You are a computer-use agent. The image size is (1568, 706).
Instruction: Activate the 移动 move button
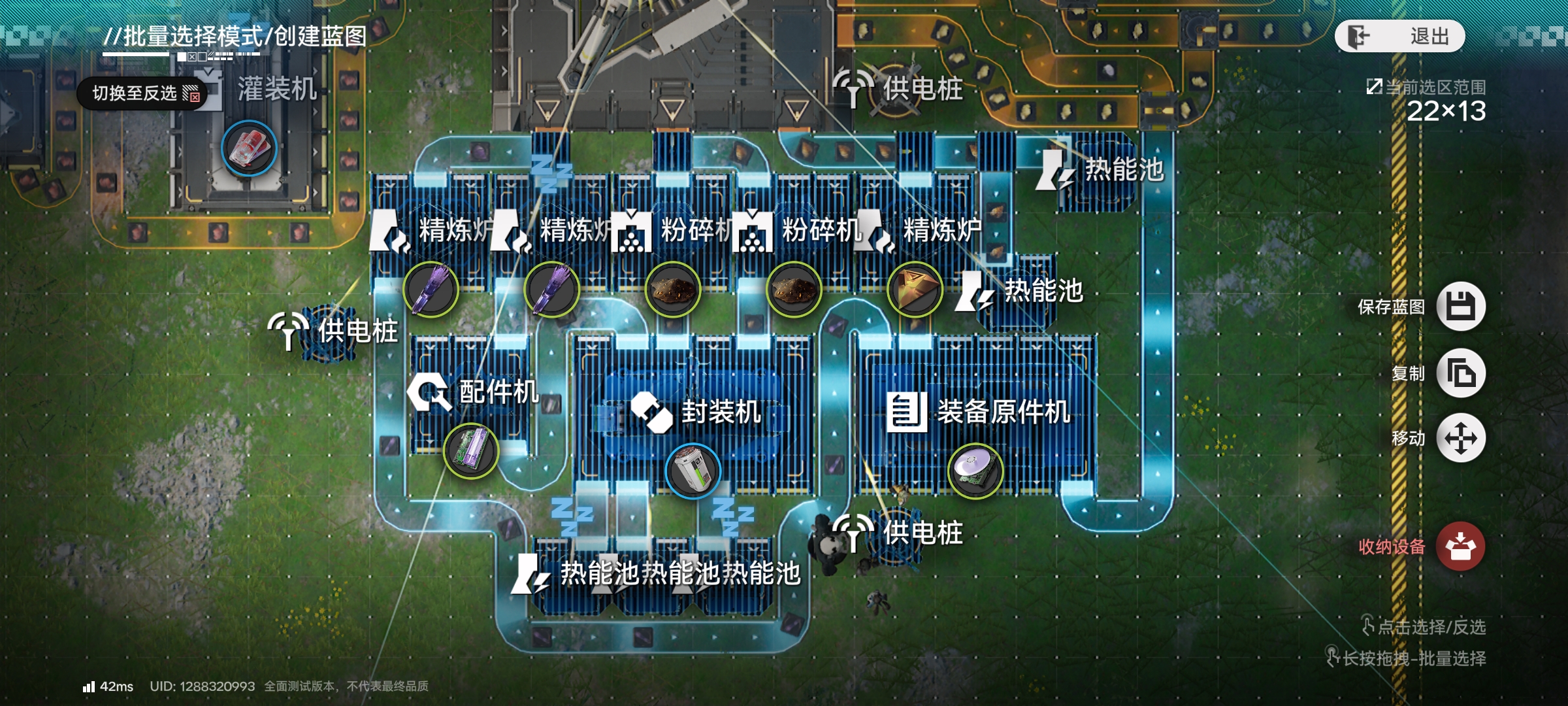1461,438
